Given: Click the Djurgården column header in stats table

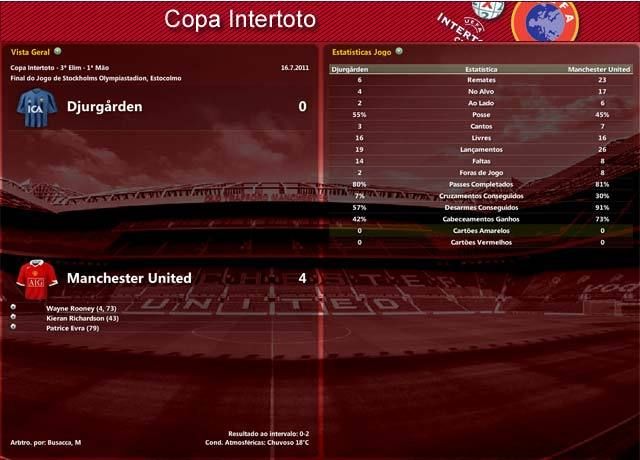Looking at the screenshot, I should pos(348,70).
